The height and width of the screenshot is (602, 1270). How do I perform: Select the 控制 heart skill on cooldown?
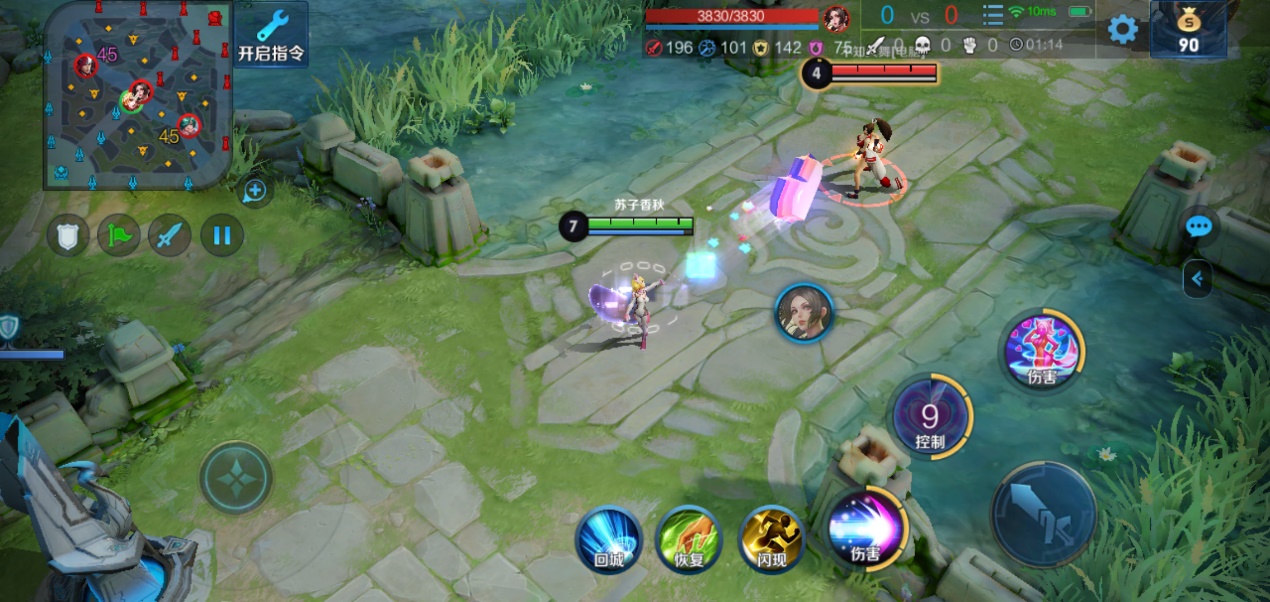[x=930, y=417]
